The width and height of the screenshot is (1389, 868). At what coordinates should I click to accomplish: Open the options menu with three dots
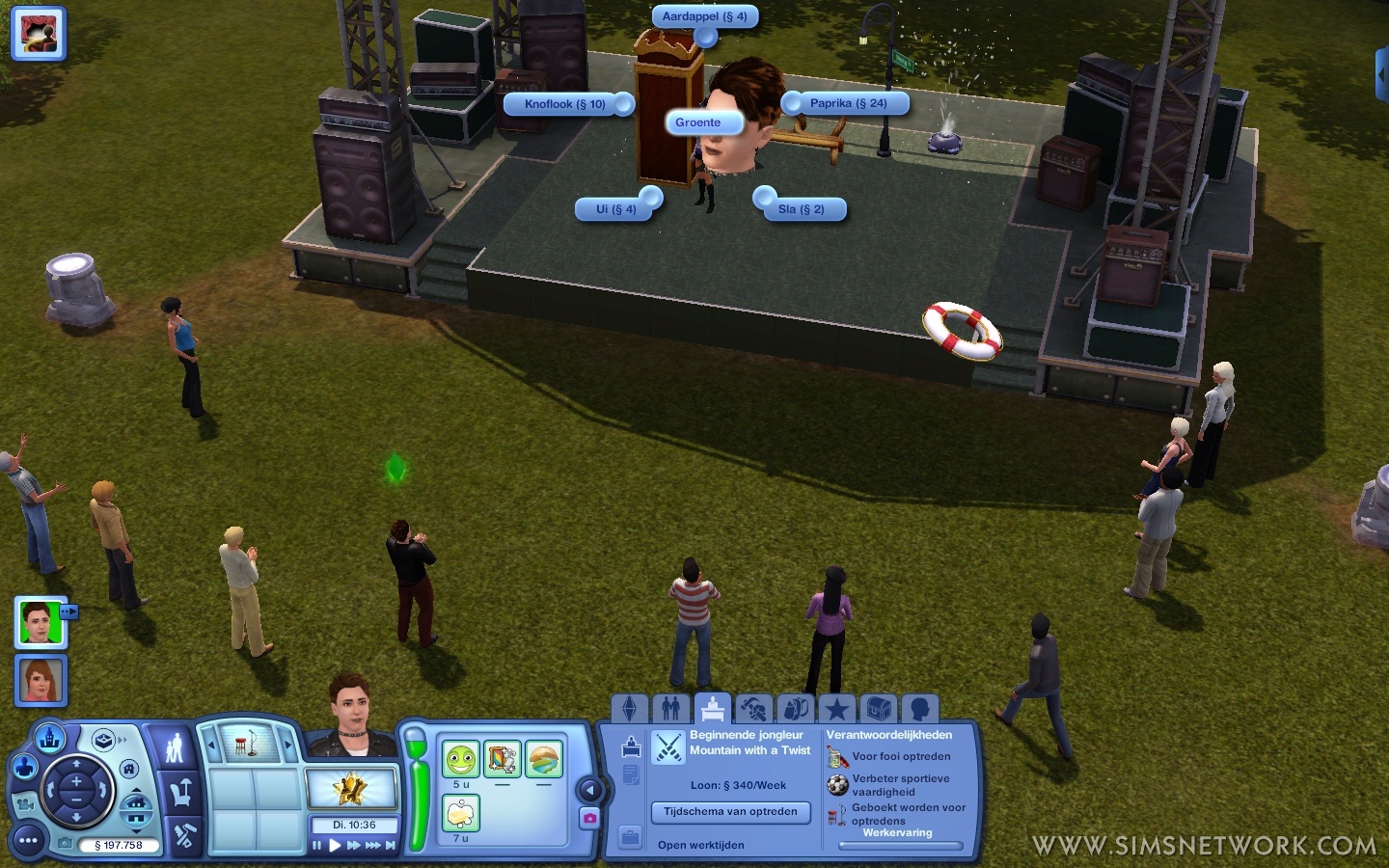click(x=28, y=841)
